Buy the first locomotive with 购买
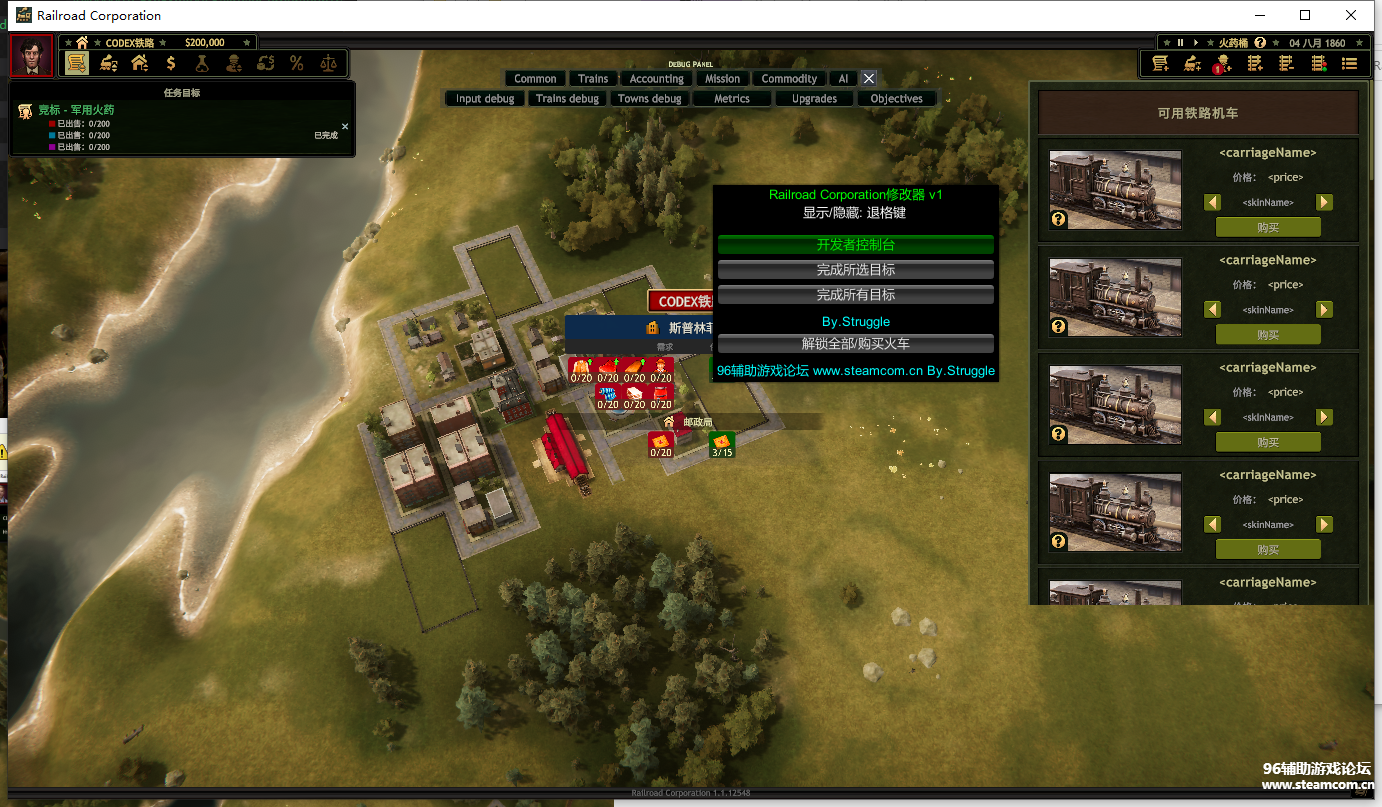The image size is (1382, 807). pos(1268,227)
